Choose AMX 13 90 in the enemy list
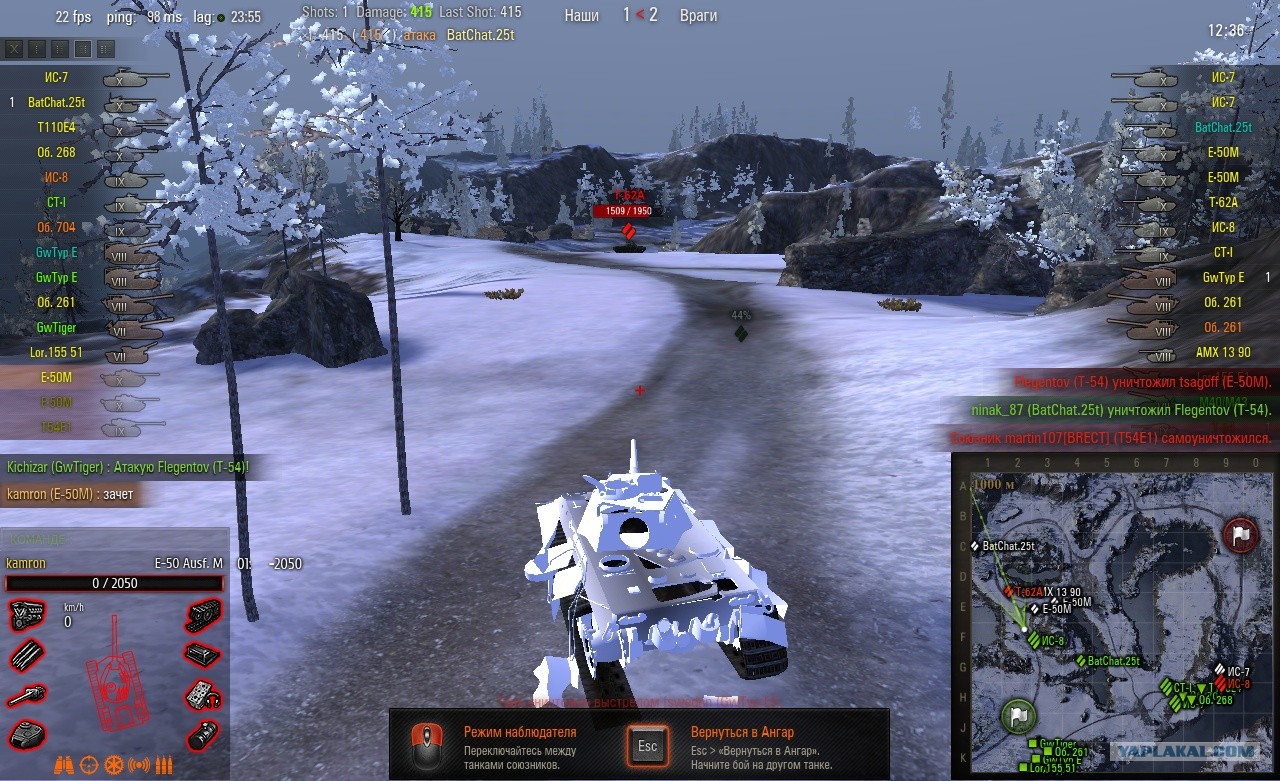The width and height of the screenshot is (1280, 781). (x=1220, y=353)
